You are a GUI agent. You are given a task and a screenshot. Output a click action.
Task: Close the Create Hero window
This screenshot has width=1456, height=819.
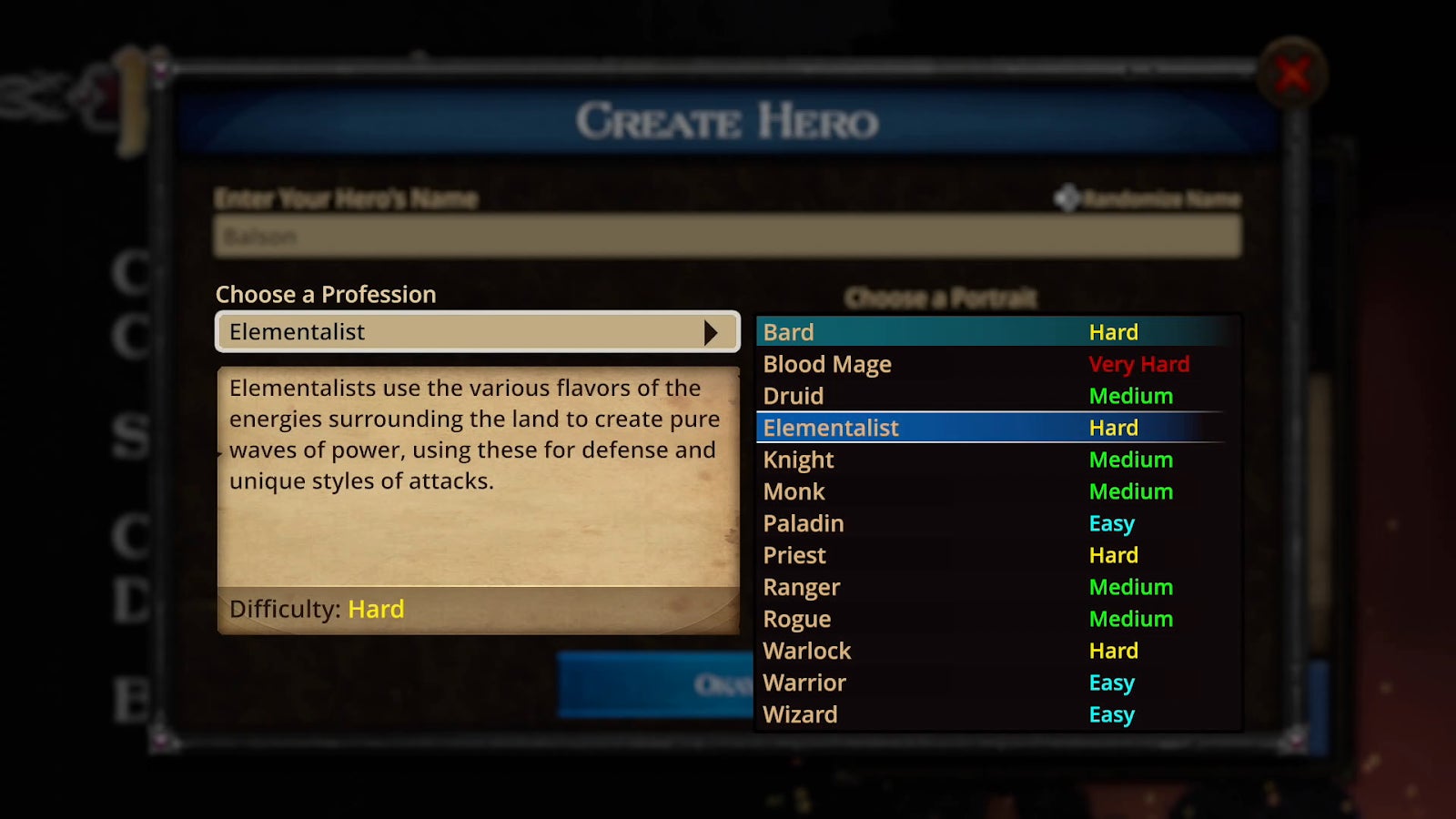click(x=1292, y=75)
